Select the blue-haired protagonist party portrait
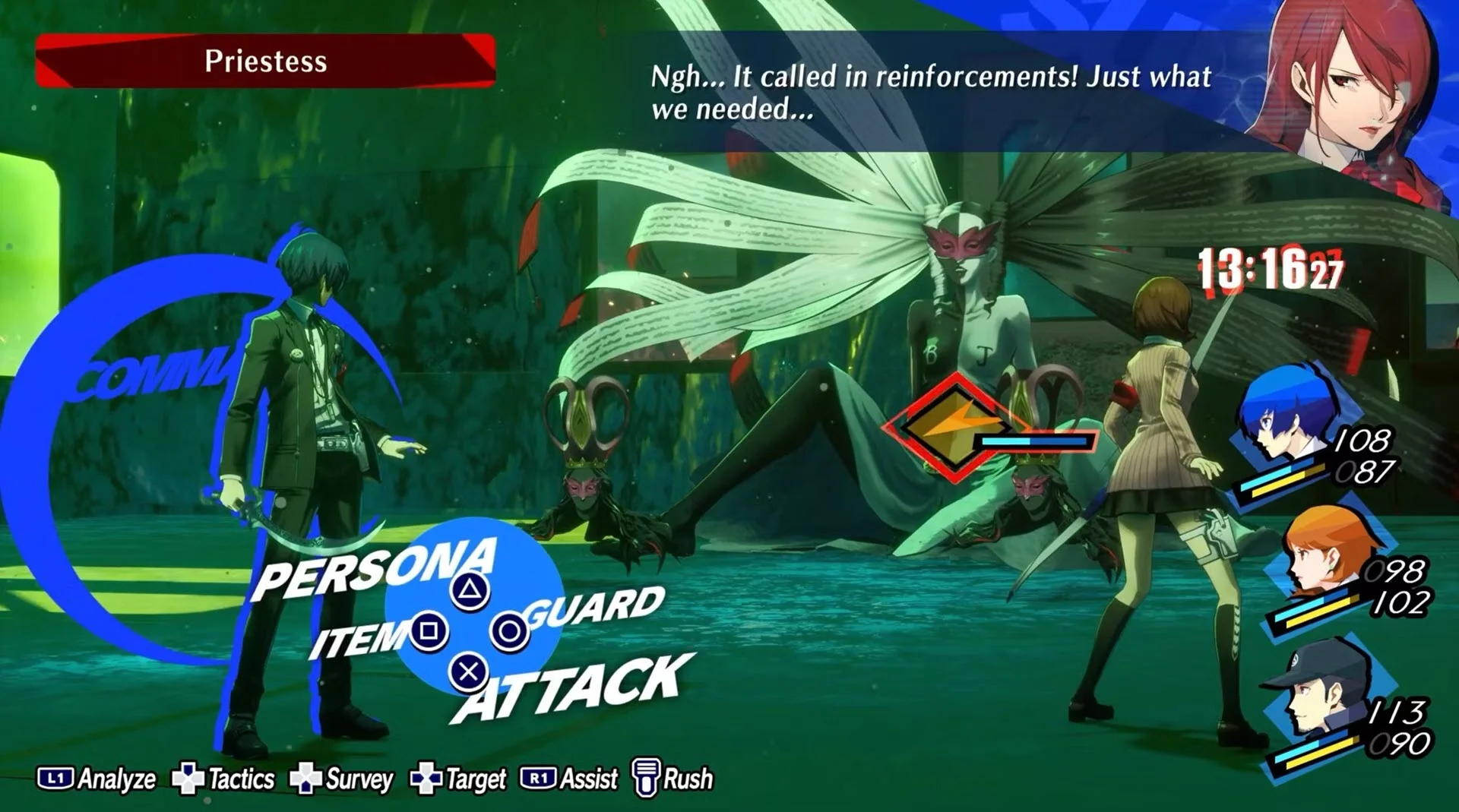 1284,418
